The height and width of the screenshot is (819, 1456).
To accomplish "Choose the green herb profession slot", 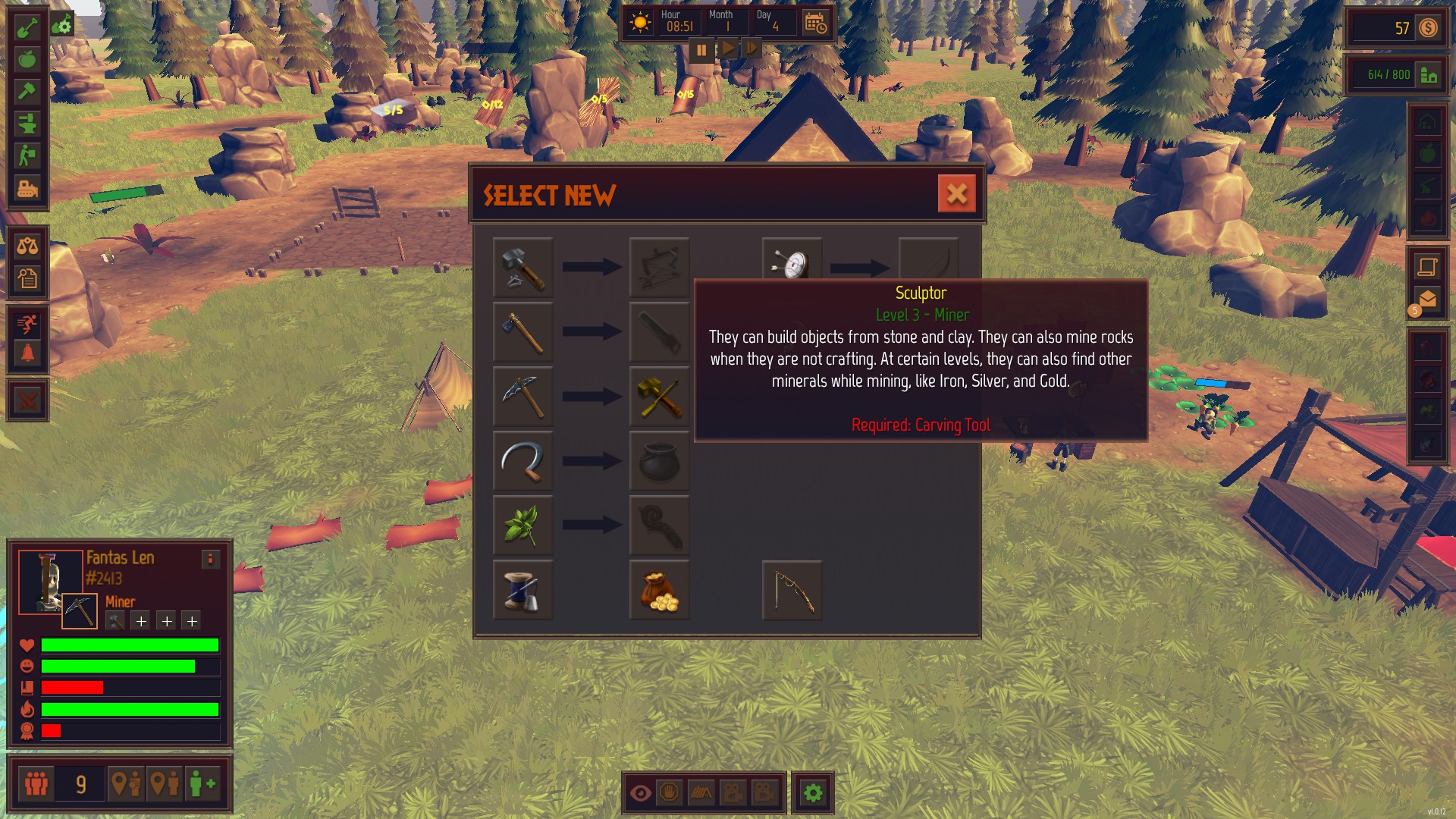I will pos(522,525).
